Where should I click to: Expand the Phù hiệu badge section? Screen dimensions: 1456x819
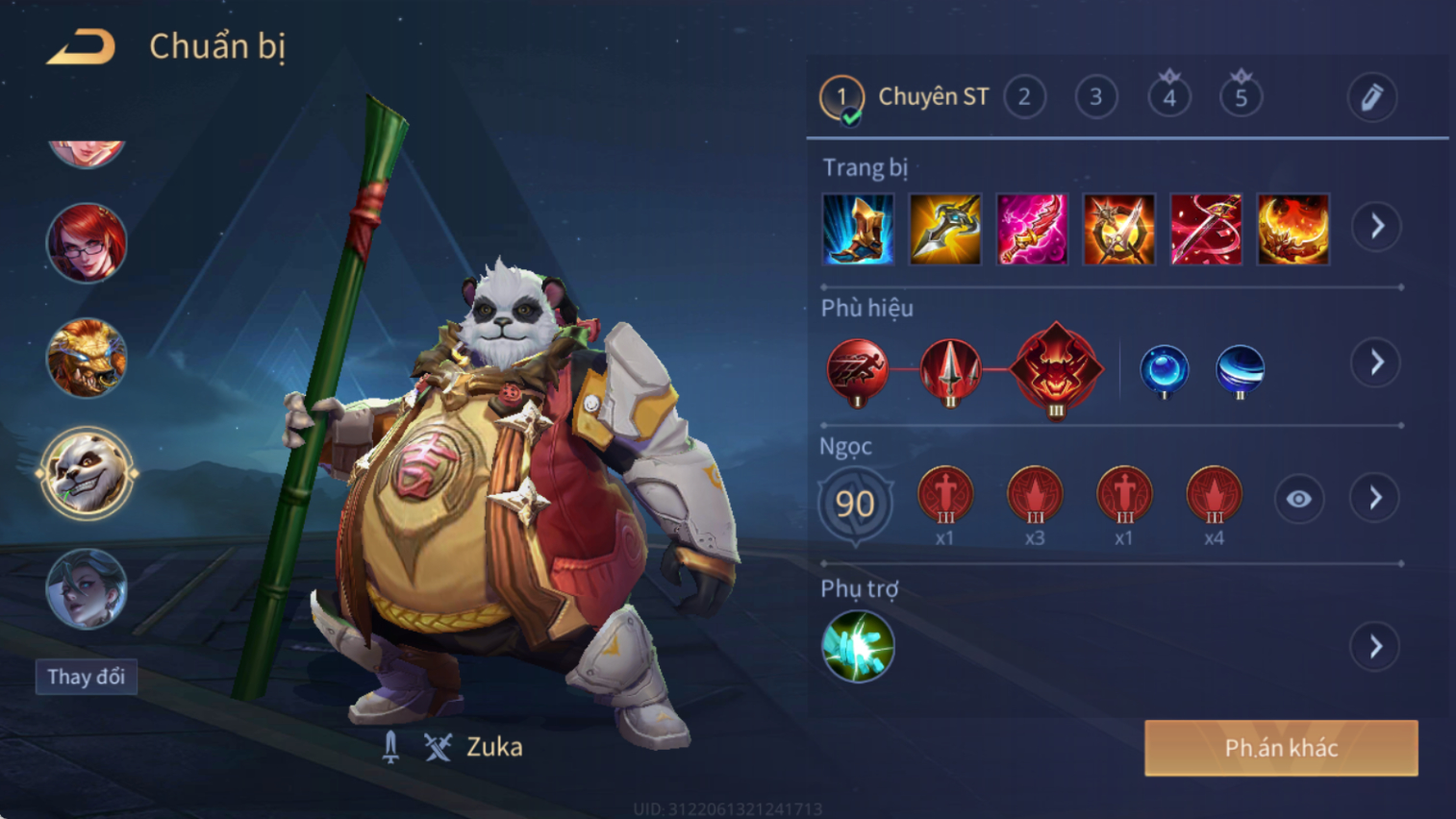[1376, 362]
